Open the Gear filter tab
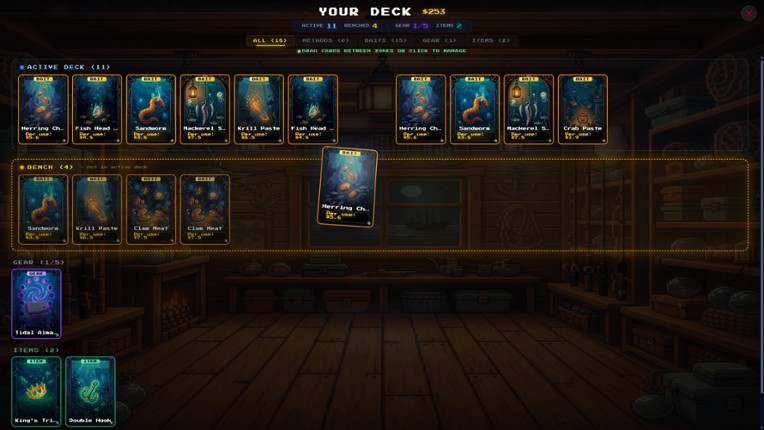 click(437, 41)
